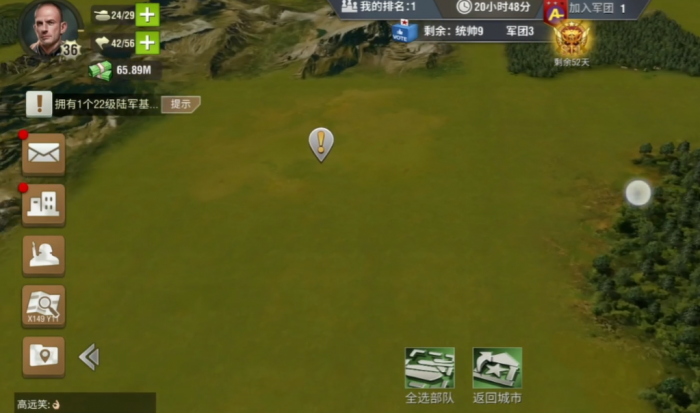The height and width of the screenshot is (413, 700).
Task: Click the exclamation map marker pin
Action: point(320,144)
